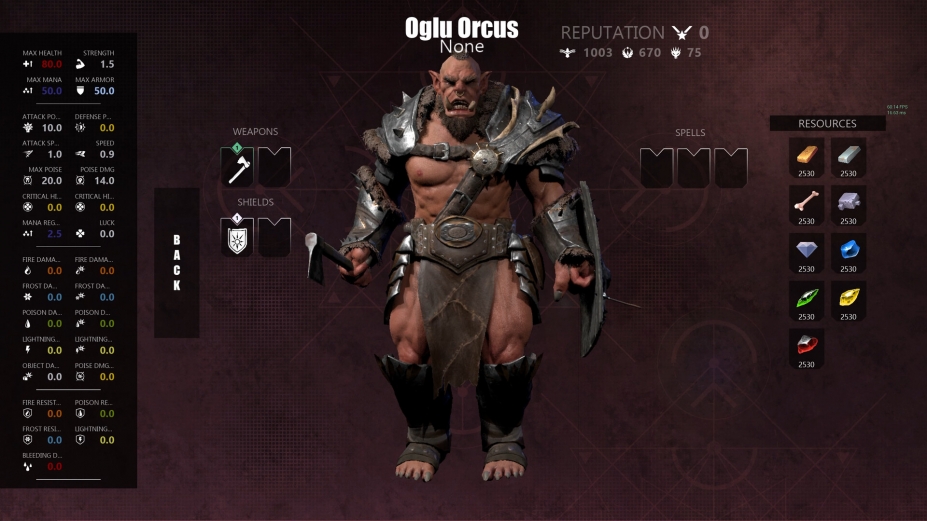The image size is (927, 521).
Task: Select the gold ingot resource
Action: [807, 155]
